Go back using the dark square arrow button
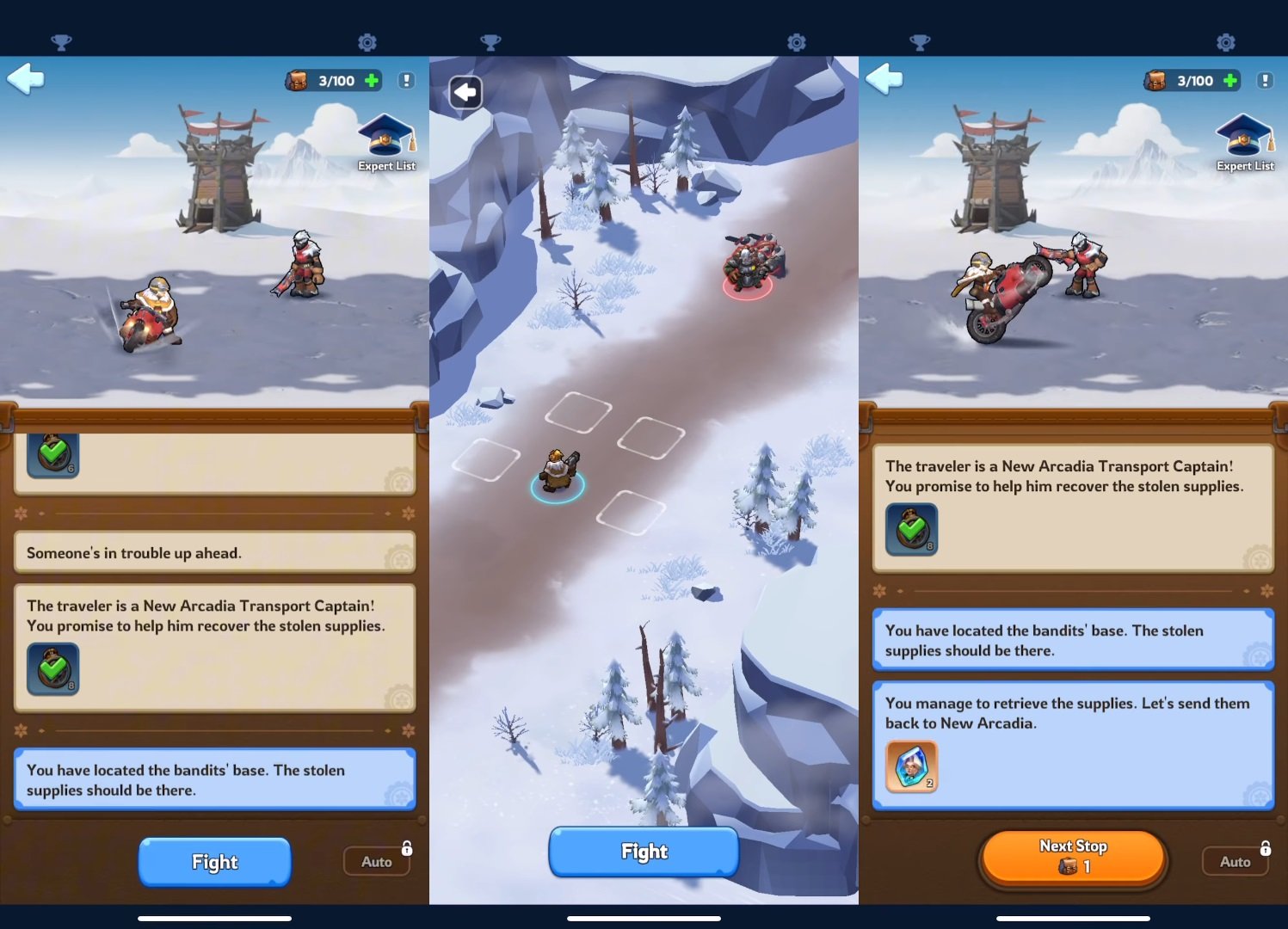The image size is (1288, 929). point(465,92)
